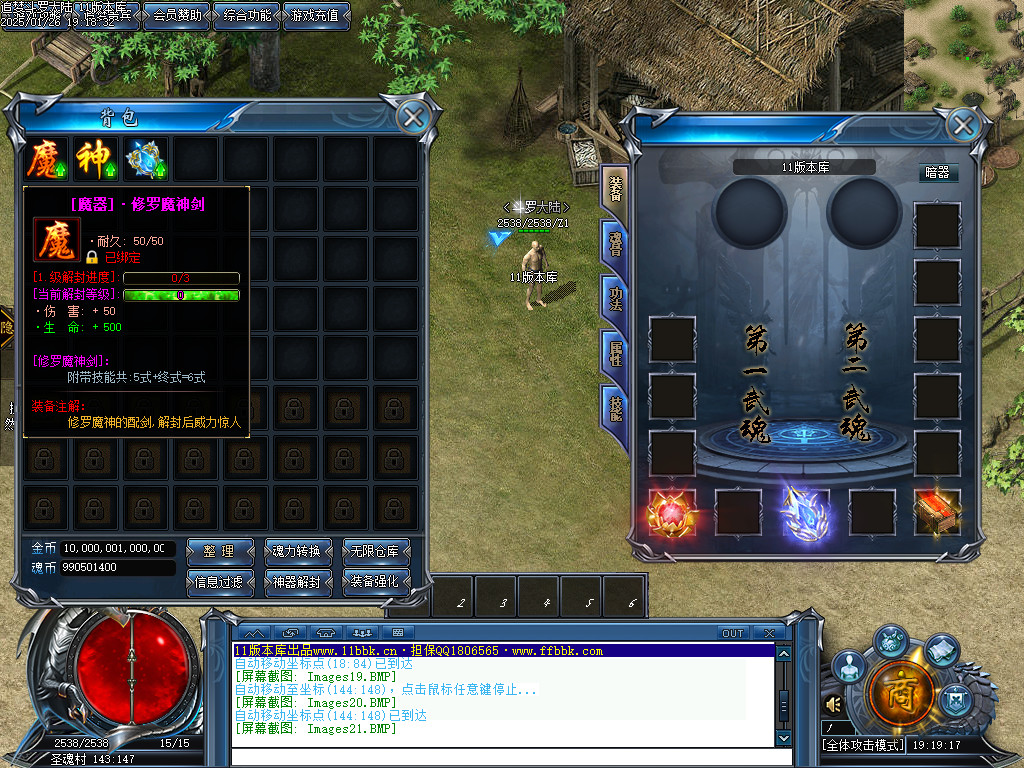Open the 游戏充值 recharge button
Viewport: 1024px width, 768px height.
315,15
